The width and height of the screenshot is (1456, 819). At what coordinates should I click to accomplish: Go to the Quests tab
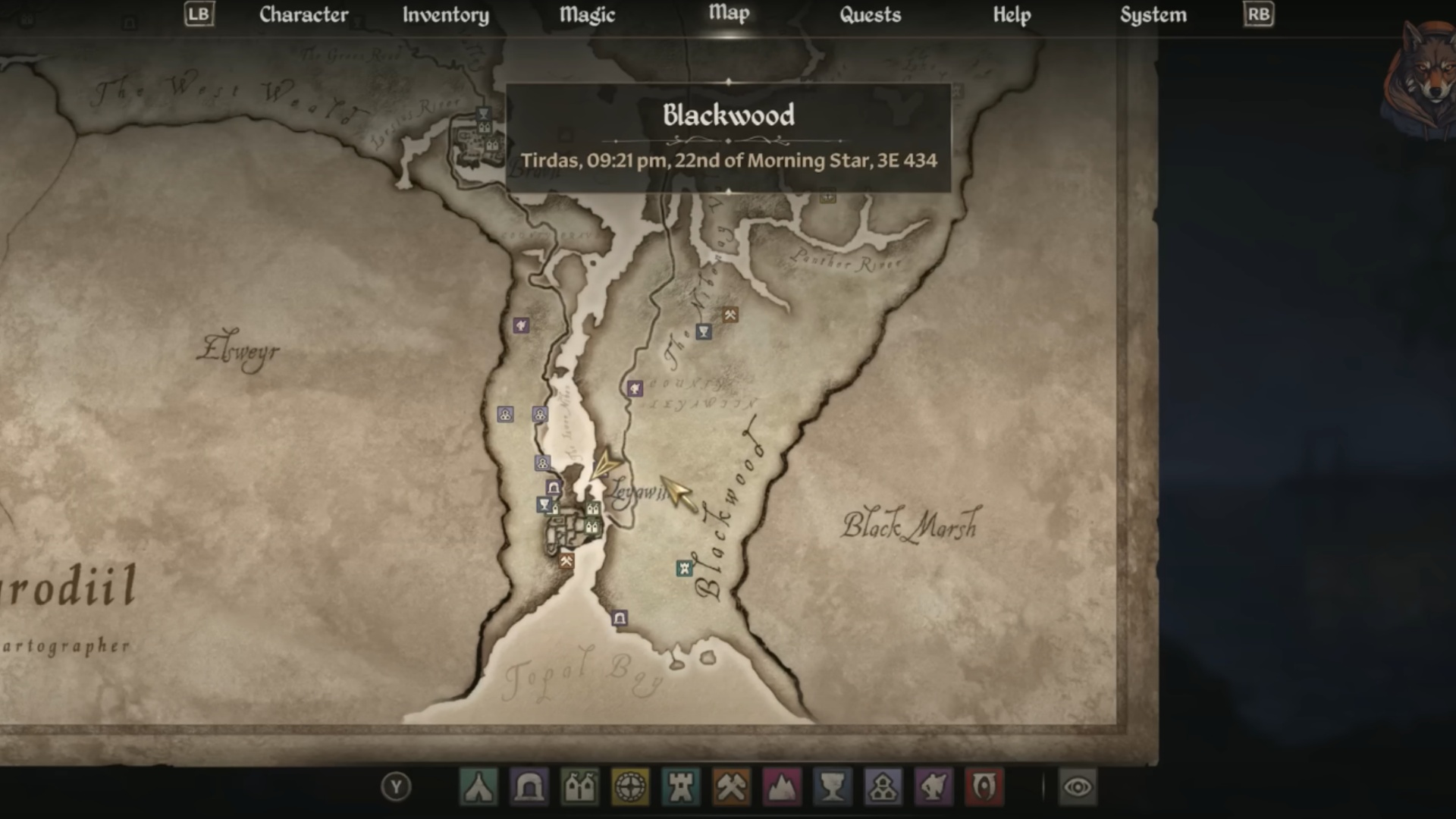(870, 14)
